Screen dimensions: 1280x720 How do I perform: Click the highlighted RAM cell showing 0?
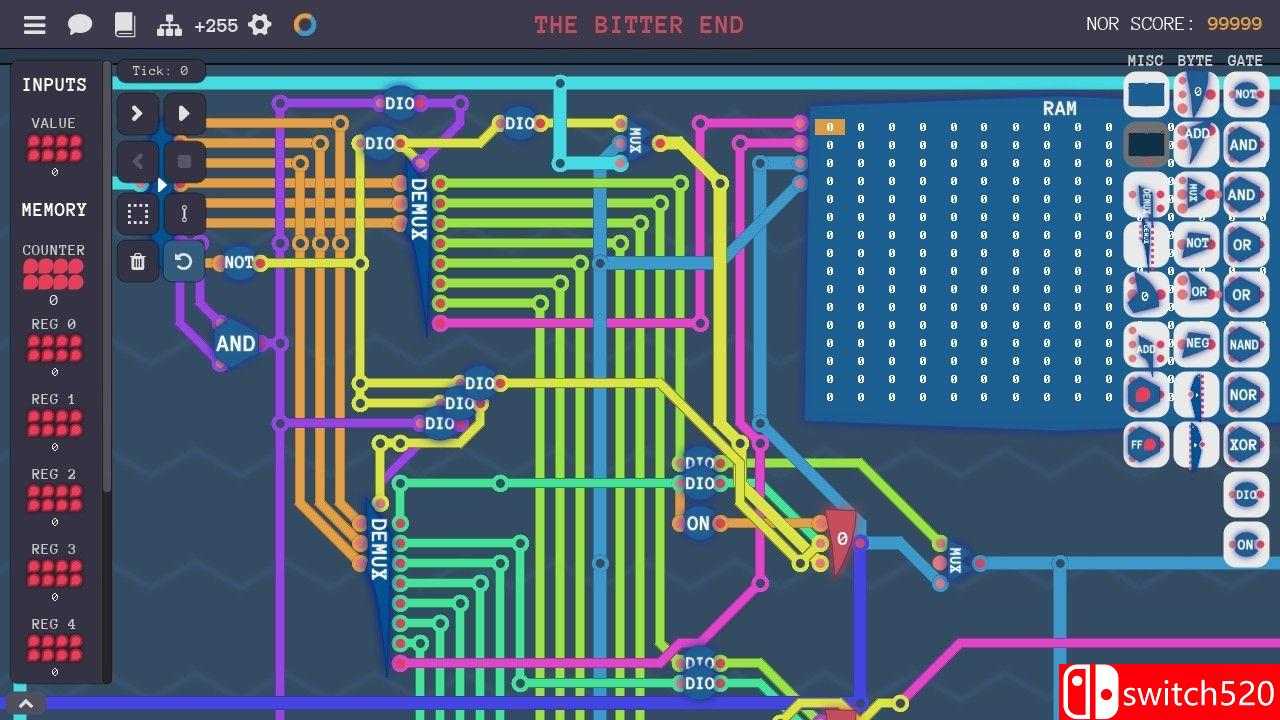(829, 127)
